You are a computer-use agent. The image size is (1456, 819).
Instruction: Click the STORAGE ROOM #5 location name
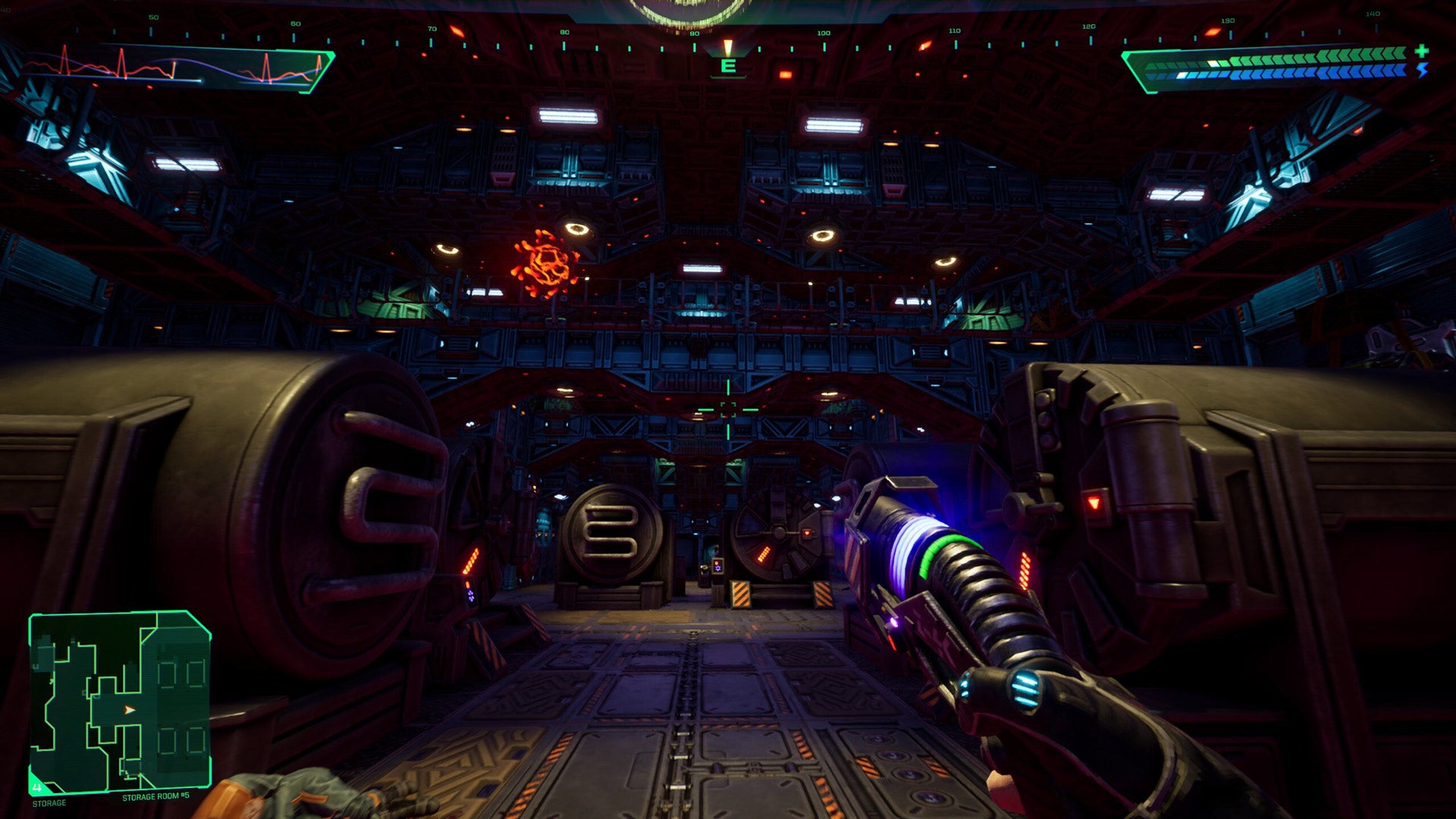pos(155,798)
